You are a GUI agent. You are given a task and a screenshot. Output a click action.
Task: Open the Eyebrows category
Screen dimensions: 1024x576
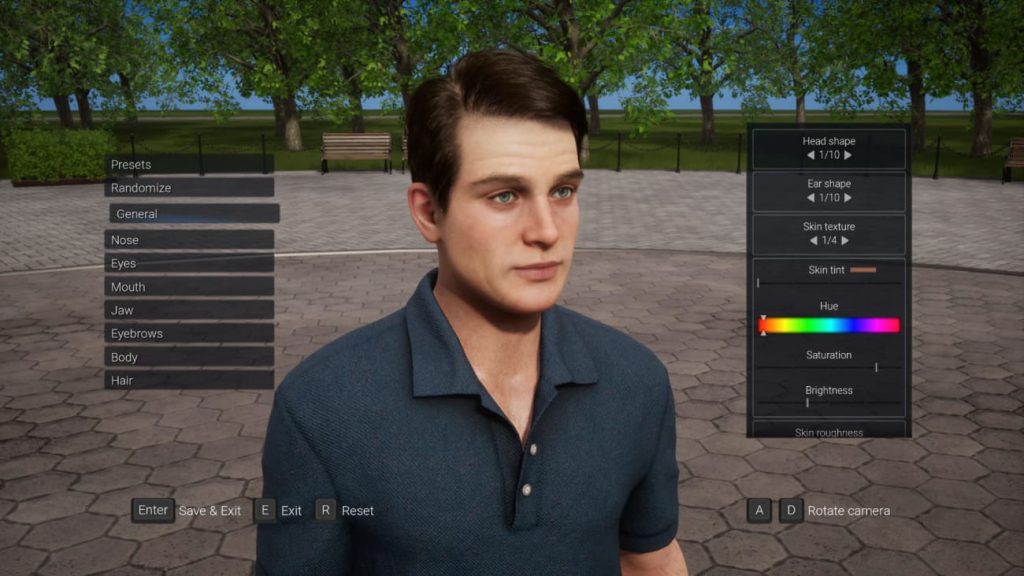tap(188, 334)
